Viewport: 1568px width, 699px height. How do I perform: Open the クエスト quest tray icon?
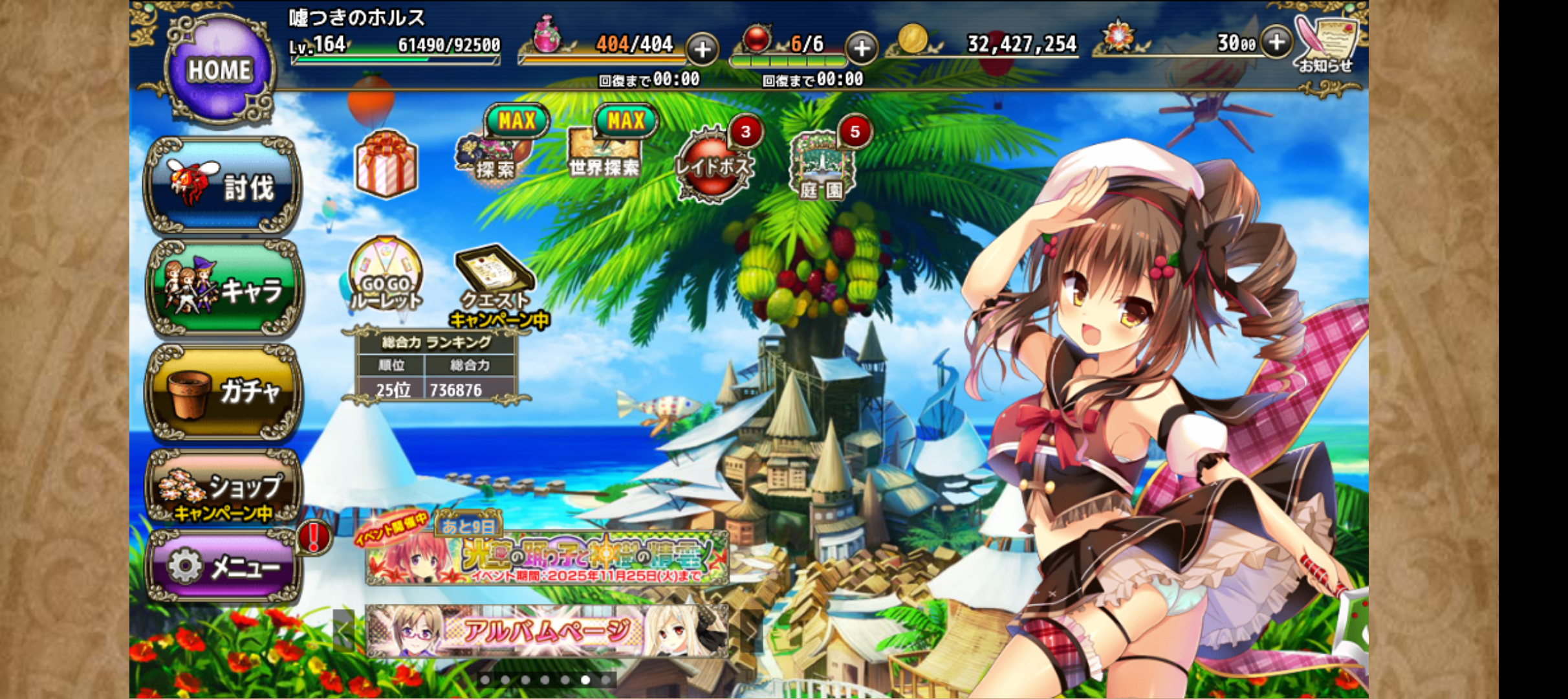point(495,278)
